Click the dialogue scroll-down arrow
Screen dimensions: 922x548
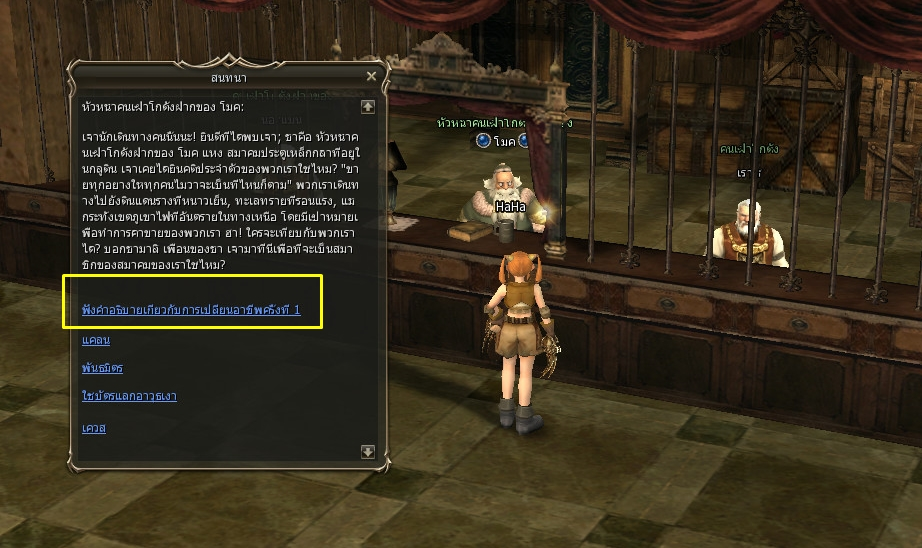(x=368, y=452)
